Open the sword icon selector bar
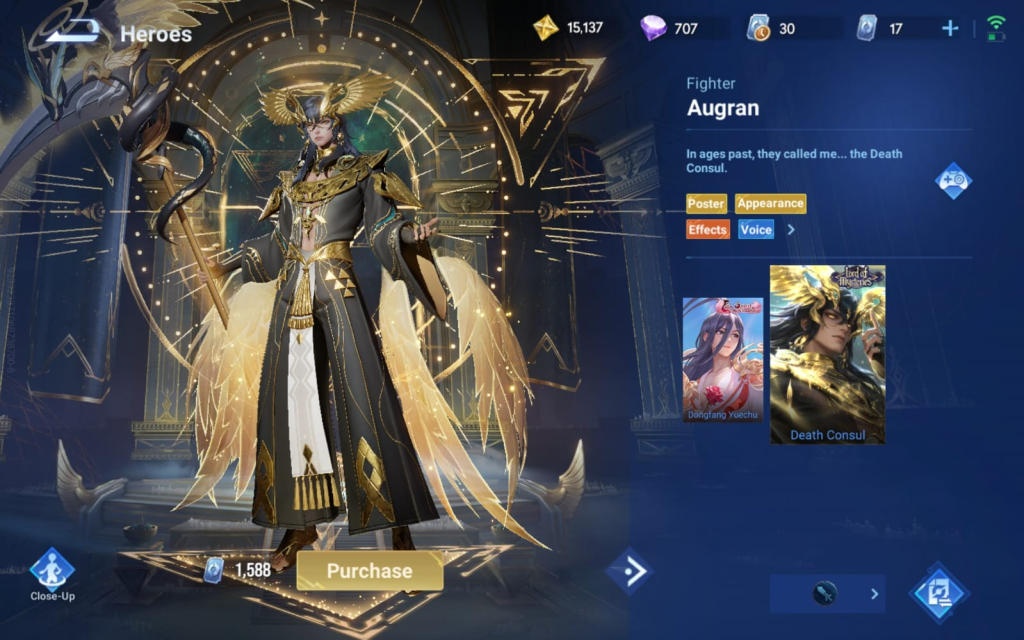Viewport: 1024px width, 640px height. (x=827, y=594)
